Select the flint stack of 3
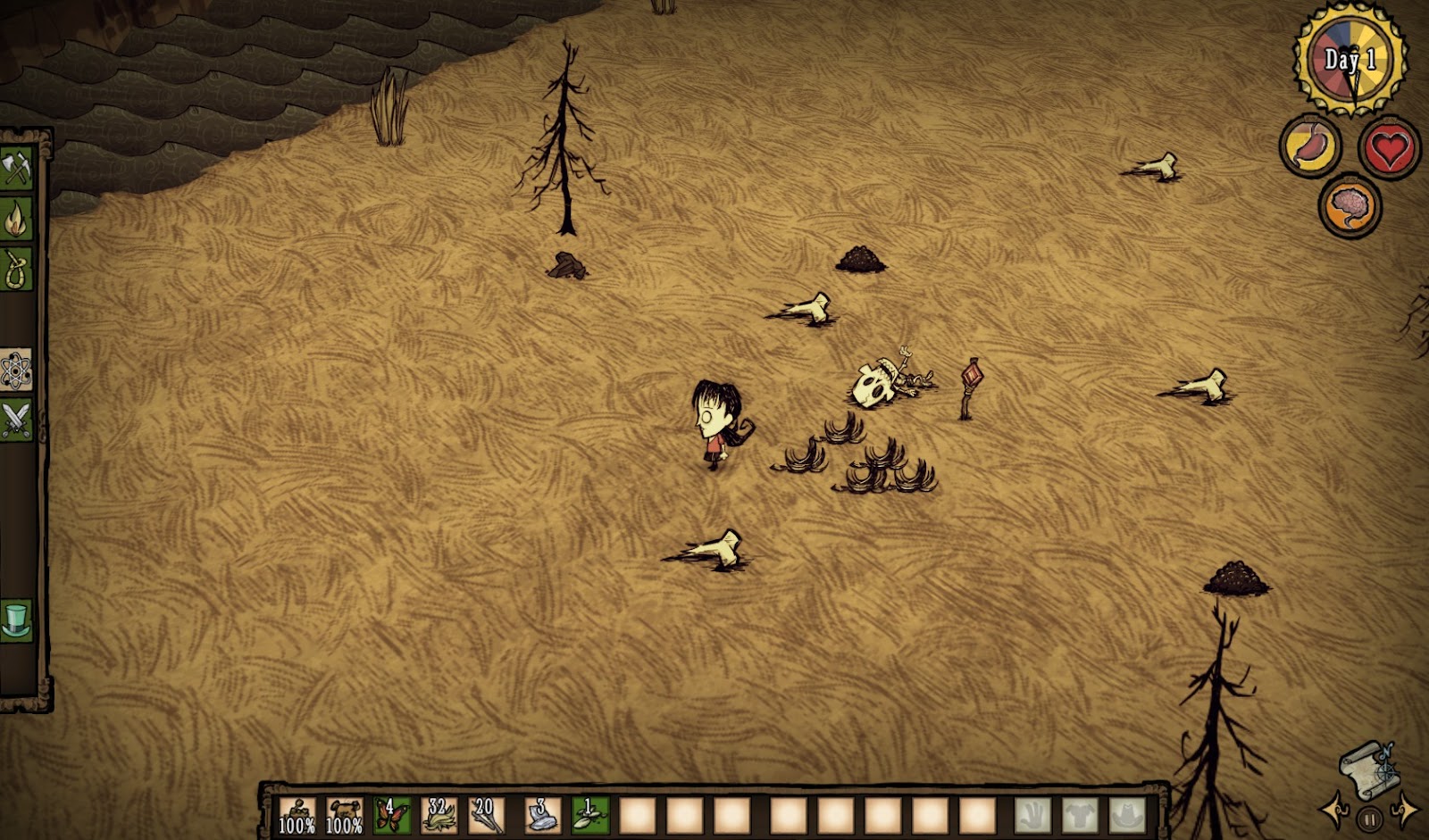Screen dimensions: 1429x840 (542, 814)
